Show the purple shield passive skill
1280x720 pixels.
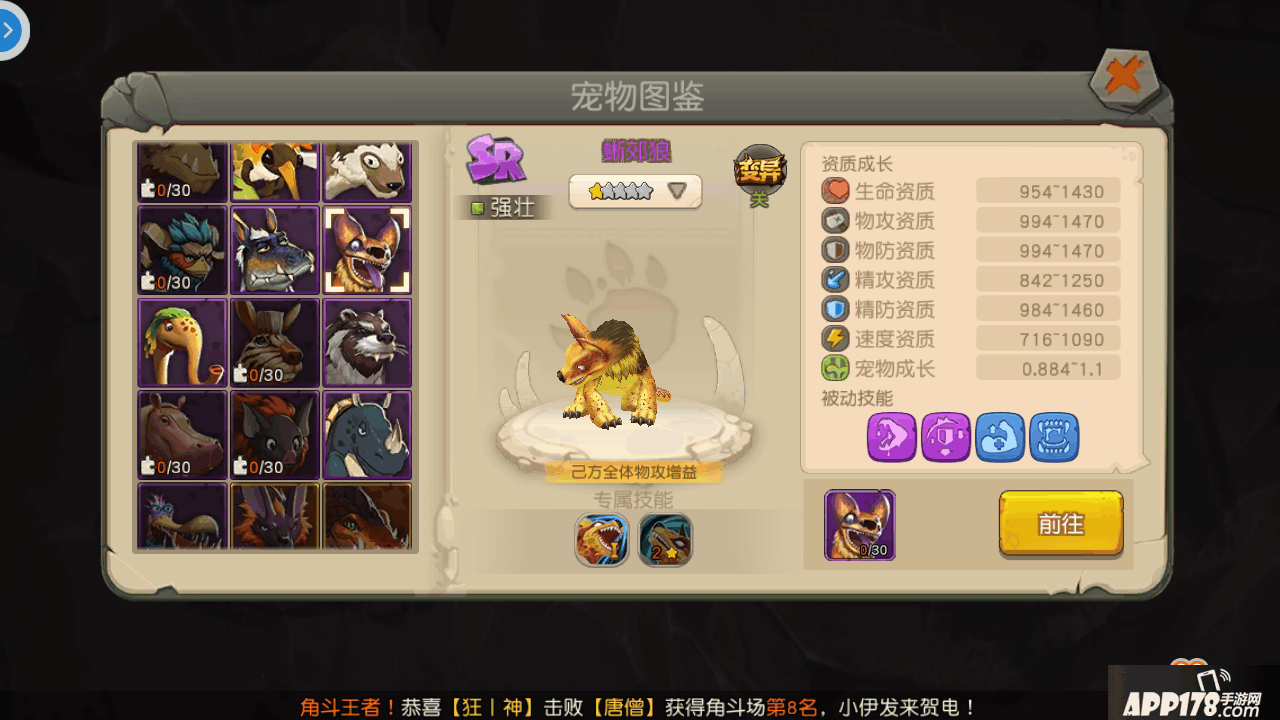(946, 437)
